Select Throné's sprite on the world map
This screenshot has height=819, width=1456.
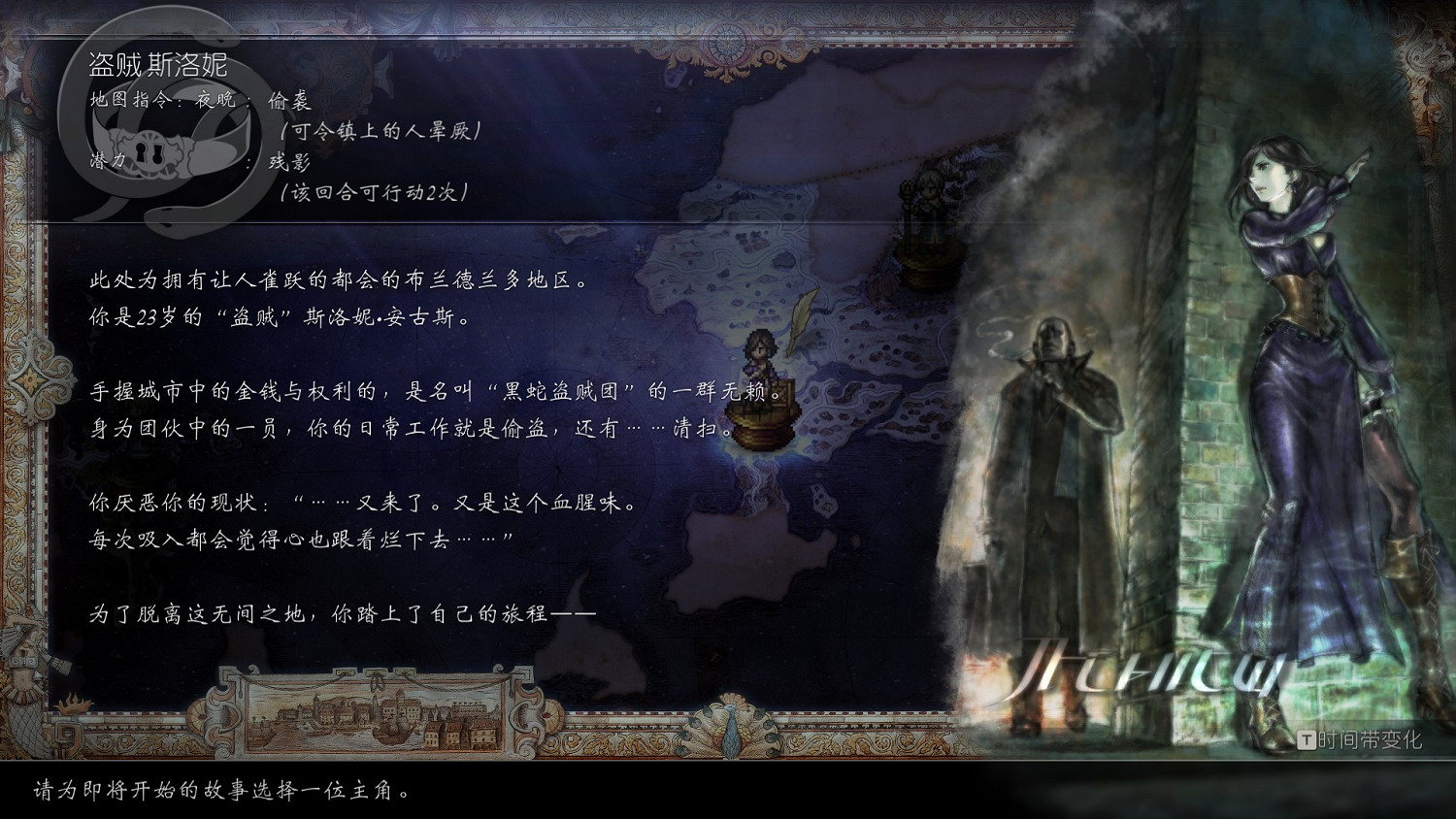click(762, 359)
